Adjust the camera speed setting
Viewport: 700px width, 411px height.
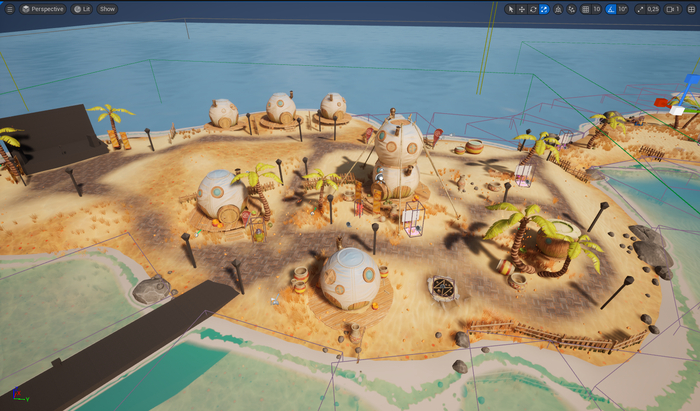[674, 9]
